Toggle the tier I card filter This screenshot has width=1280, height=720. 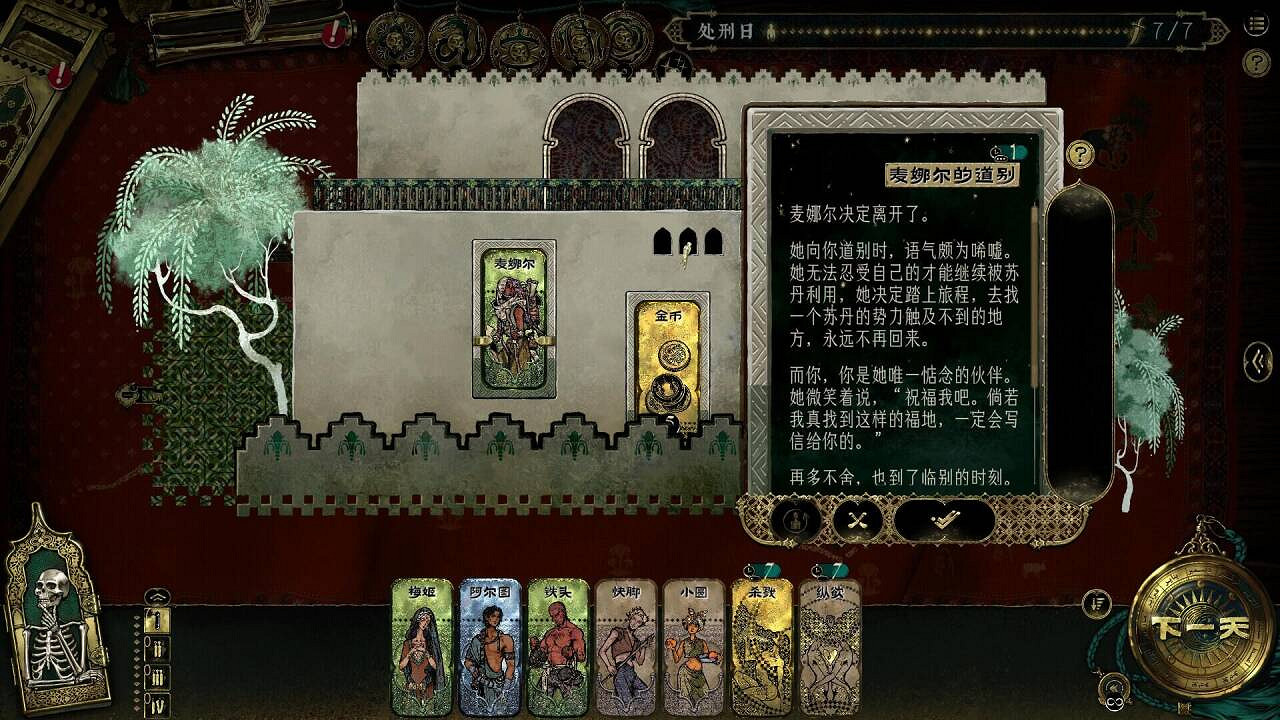157,620
